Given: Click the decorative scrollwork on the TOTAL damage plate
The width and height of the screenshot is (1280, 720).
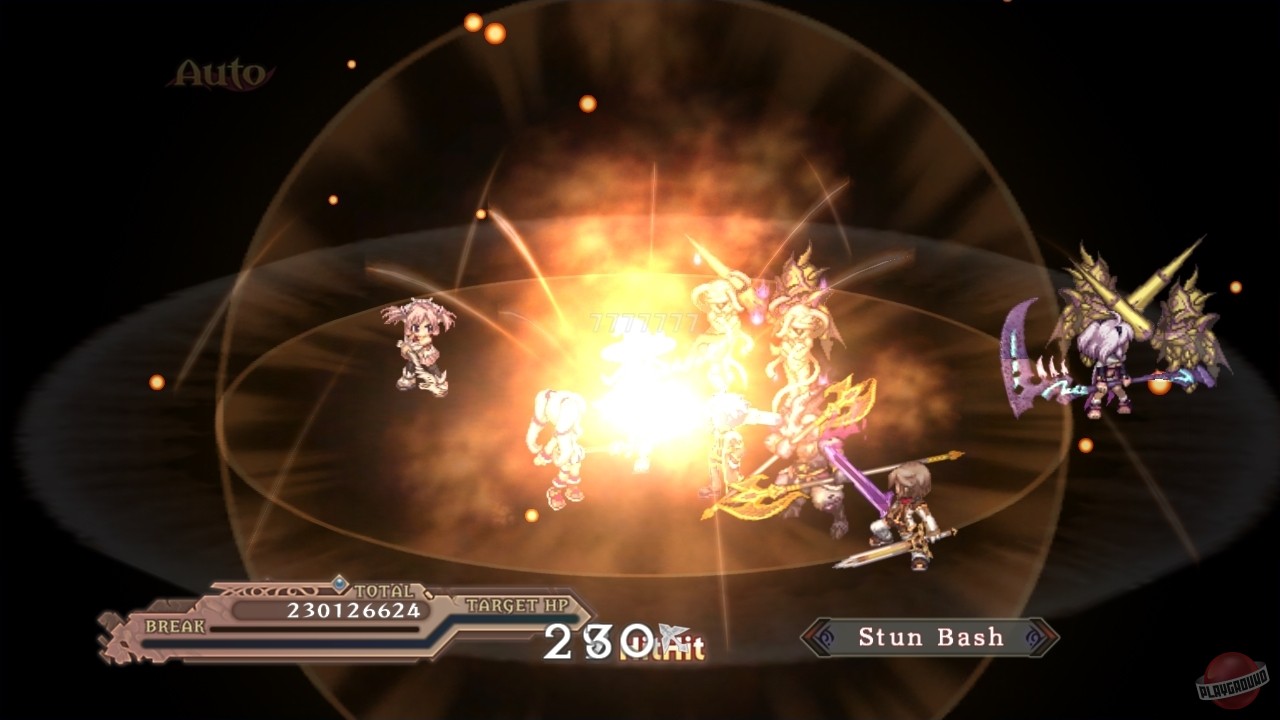Looking at the screenshot, I should (265, 589).
